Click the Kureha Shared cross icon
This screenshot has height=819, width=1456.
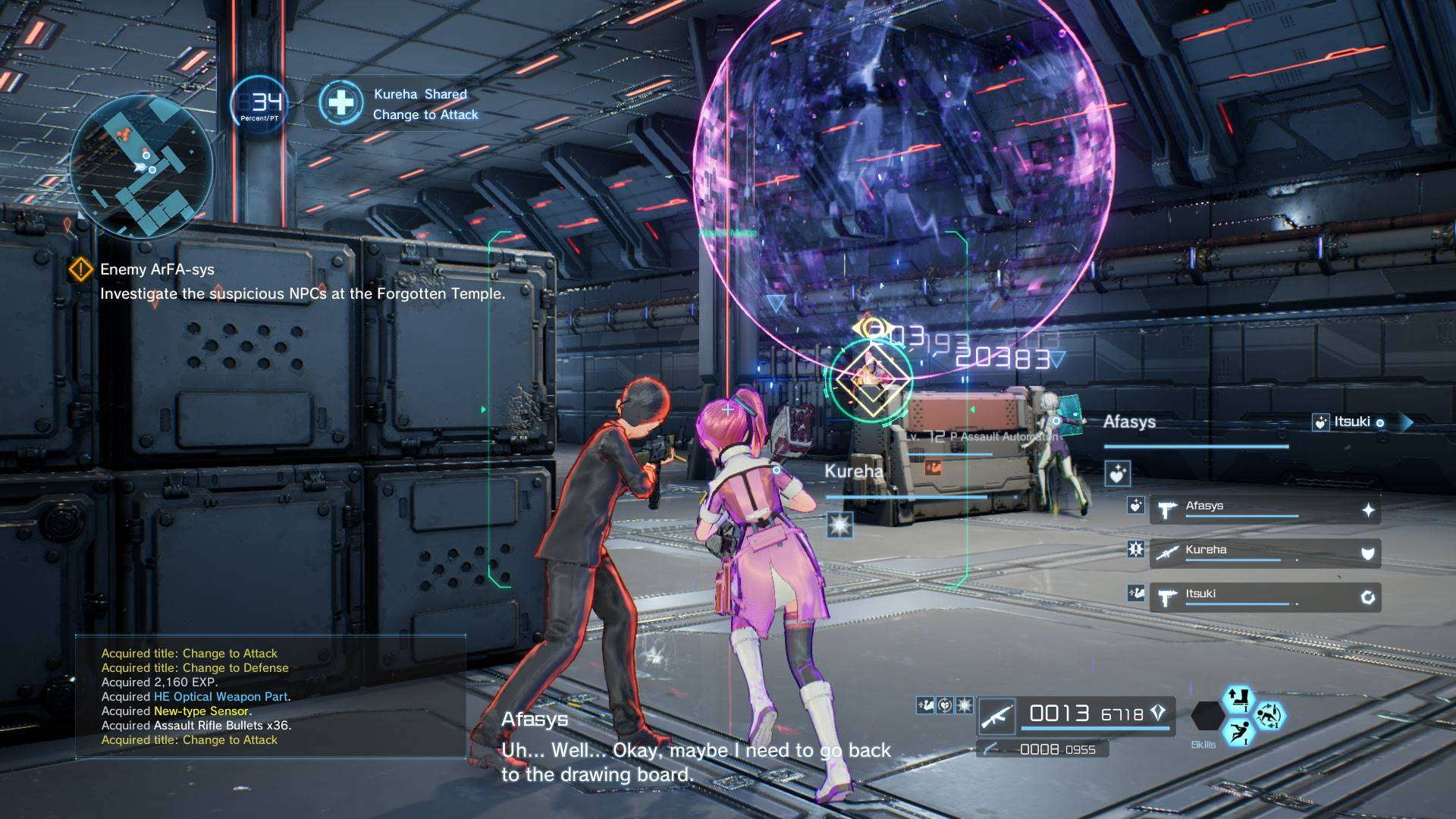point(340,103)
